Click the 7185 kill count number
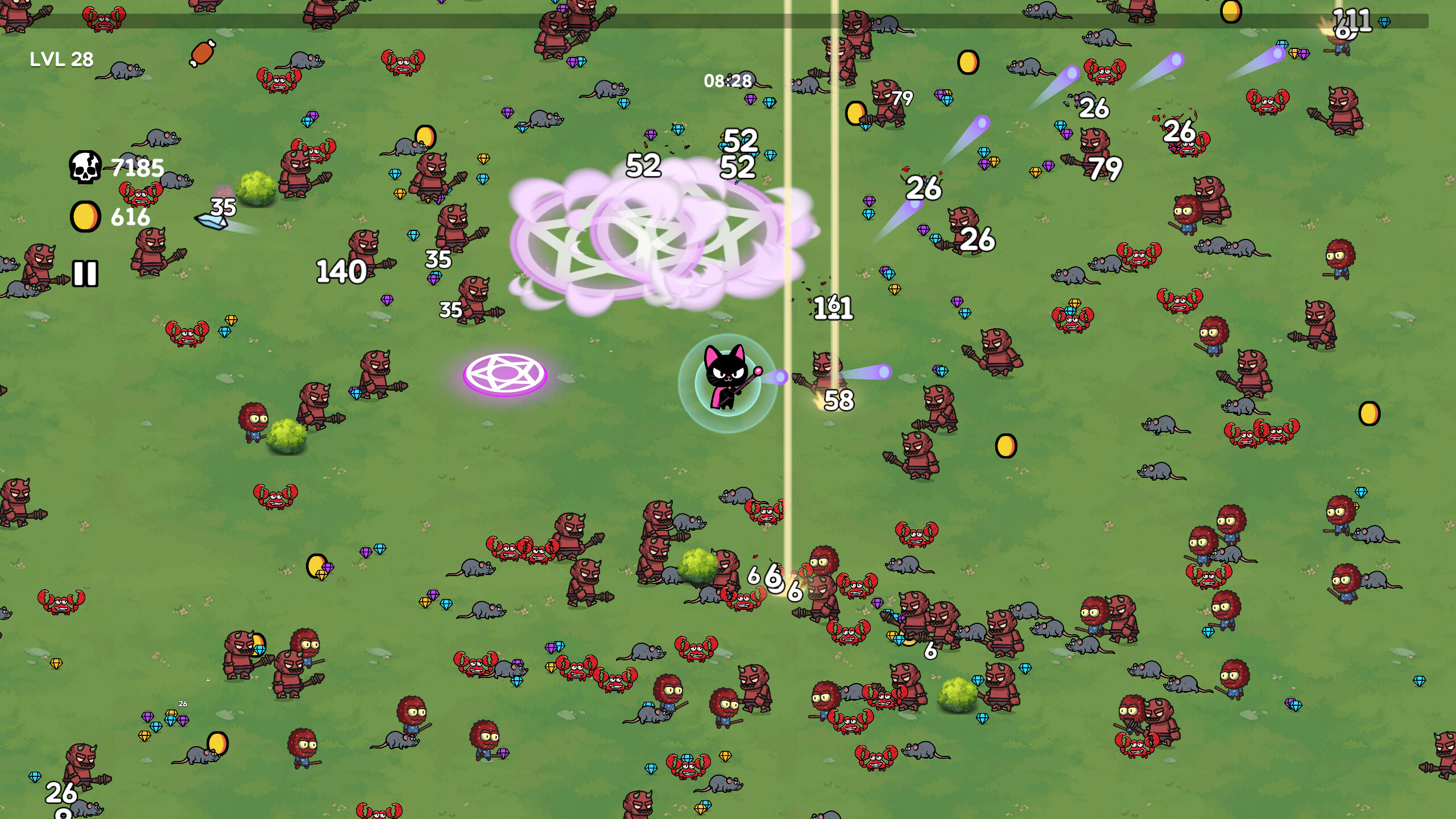This screenshot has width=1456, height=819. [x=136, y=168]
